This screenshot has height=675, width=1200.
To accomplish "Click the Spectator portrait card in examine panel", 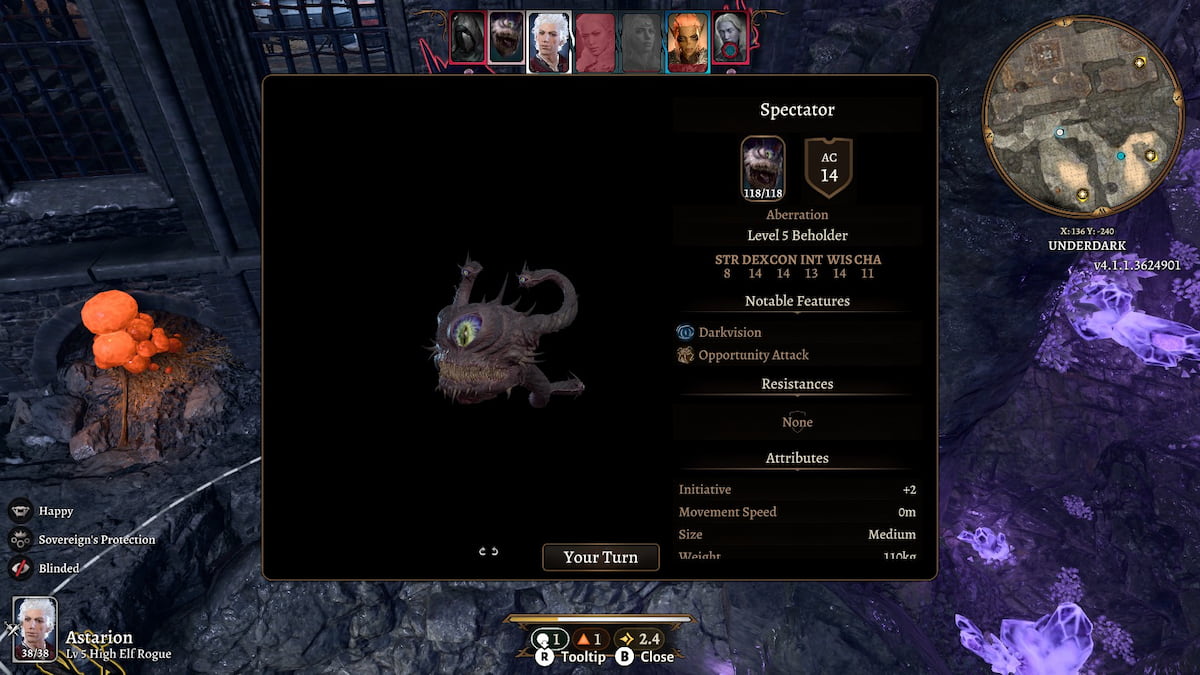I will point(764,167).
